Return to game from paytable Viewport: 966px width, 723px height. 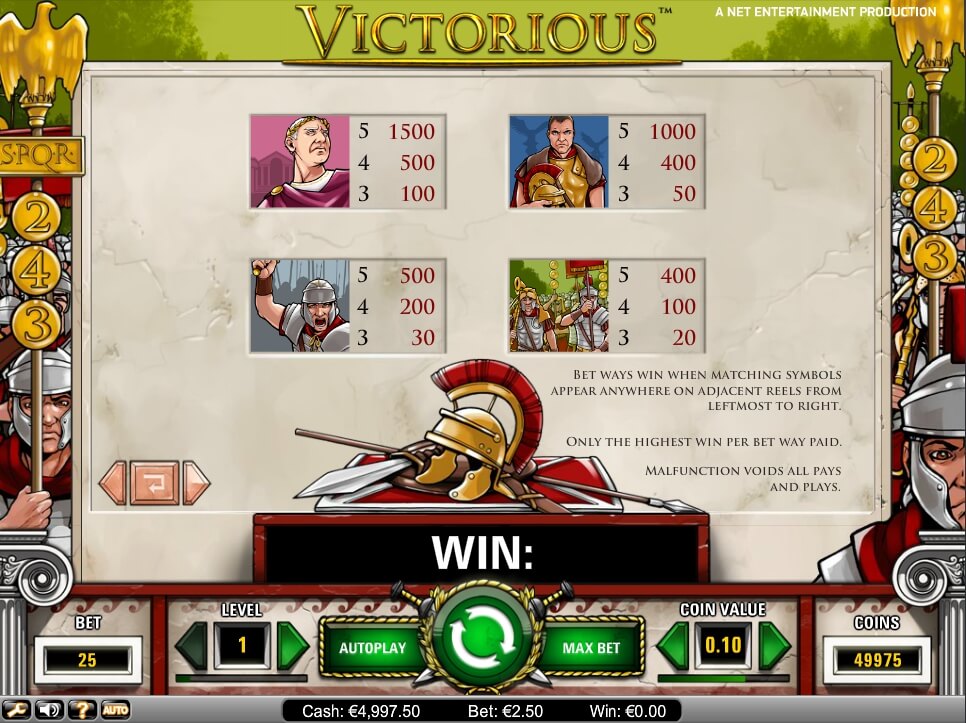[154, 483]
